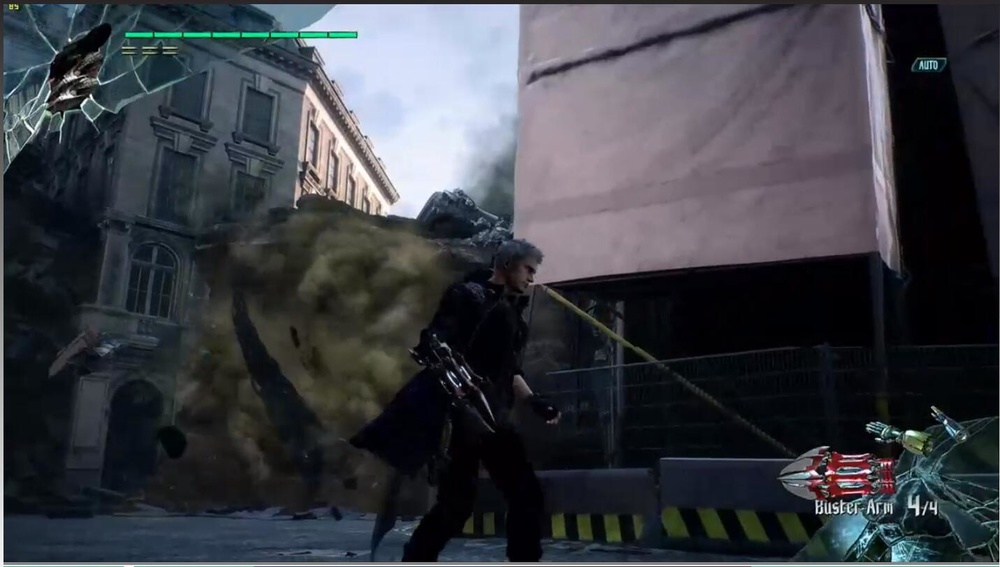Toggle the AUTO assist indicator
The image size is (1000, 567).
[x=929, y=65]
